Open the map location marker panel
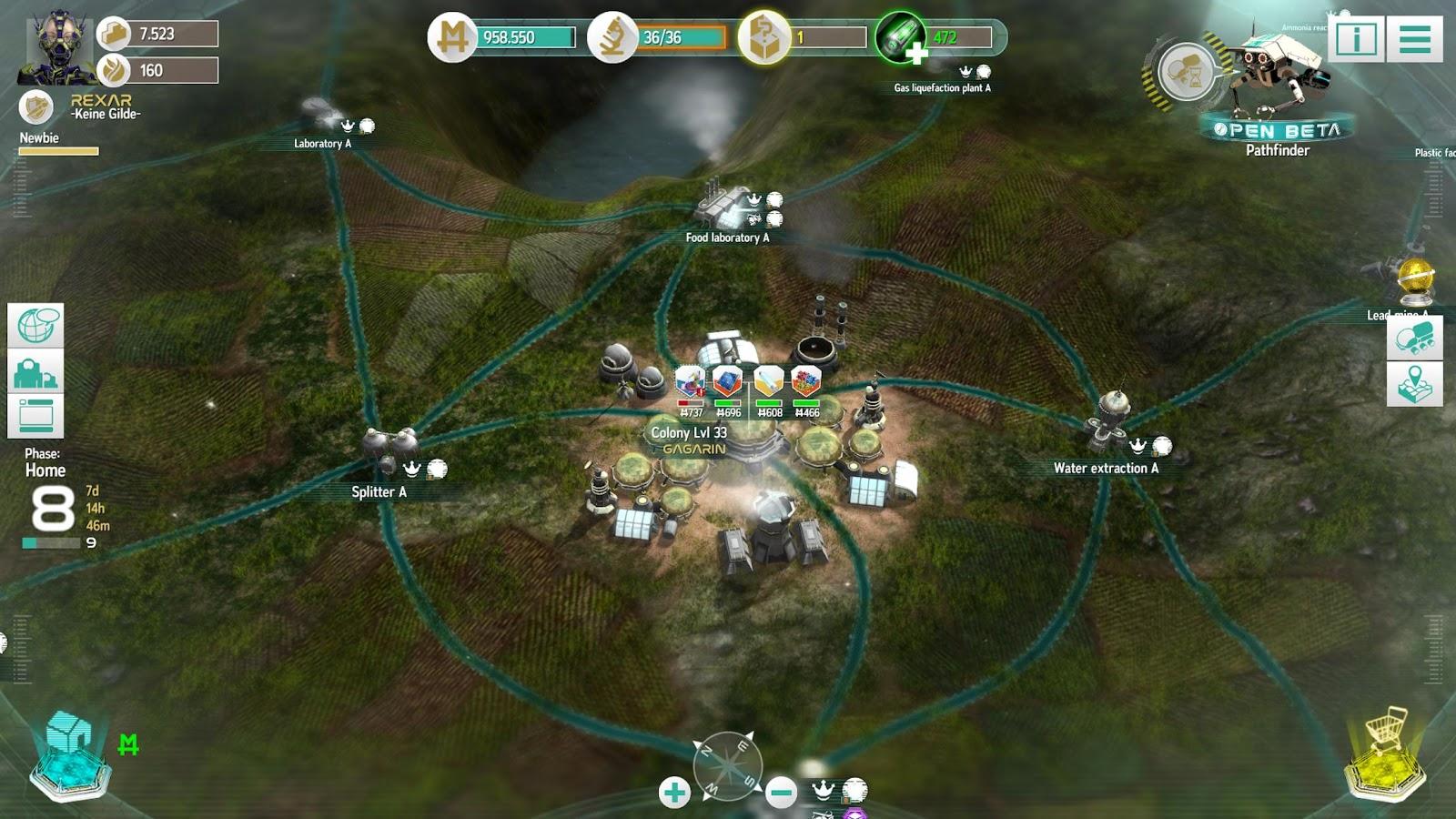Screen dimensions: 1456x819 click(1414, 383)
